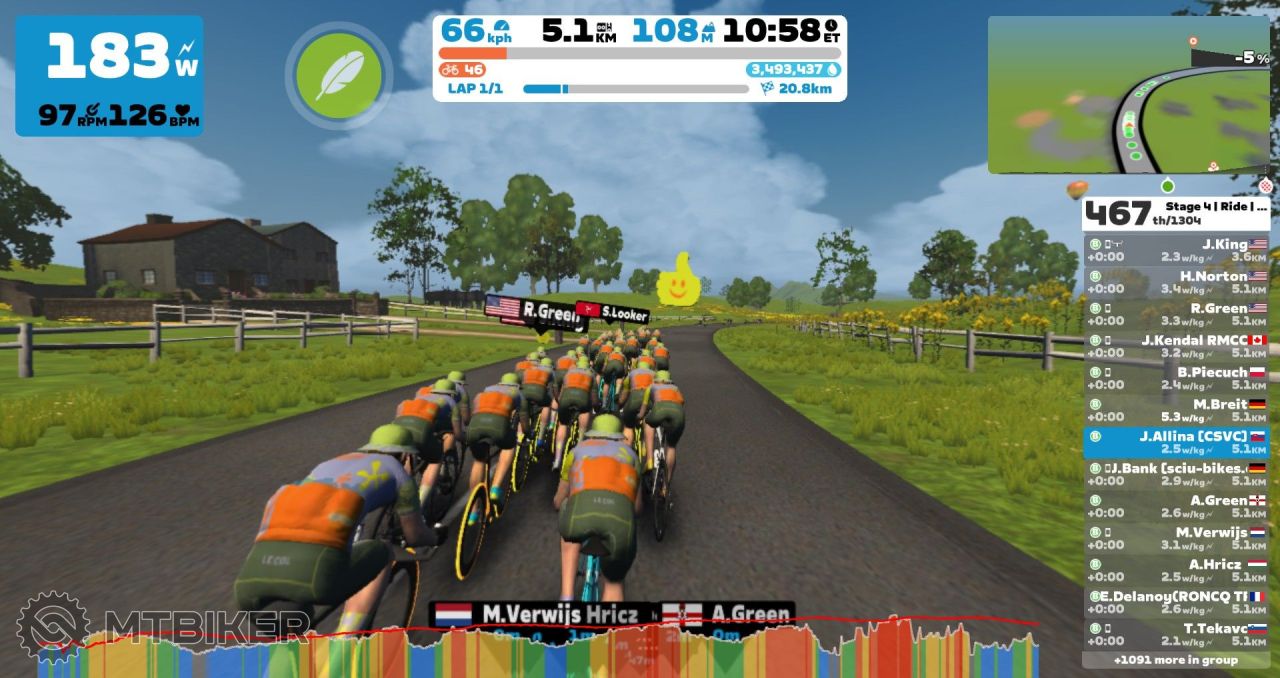
Task: Select J.Kendal RMCC rider row
Action: click(1175, 346)
